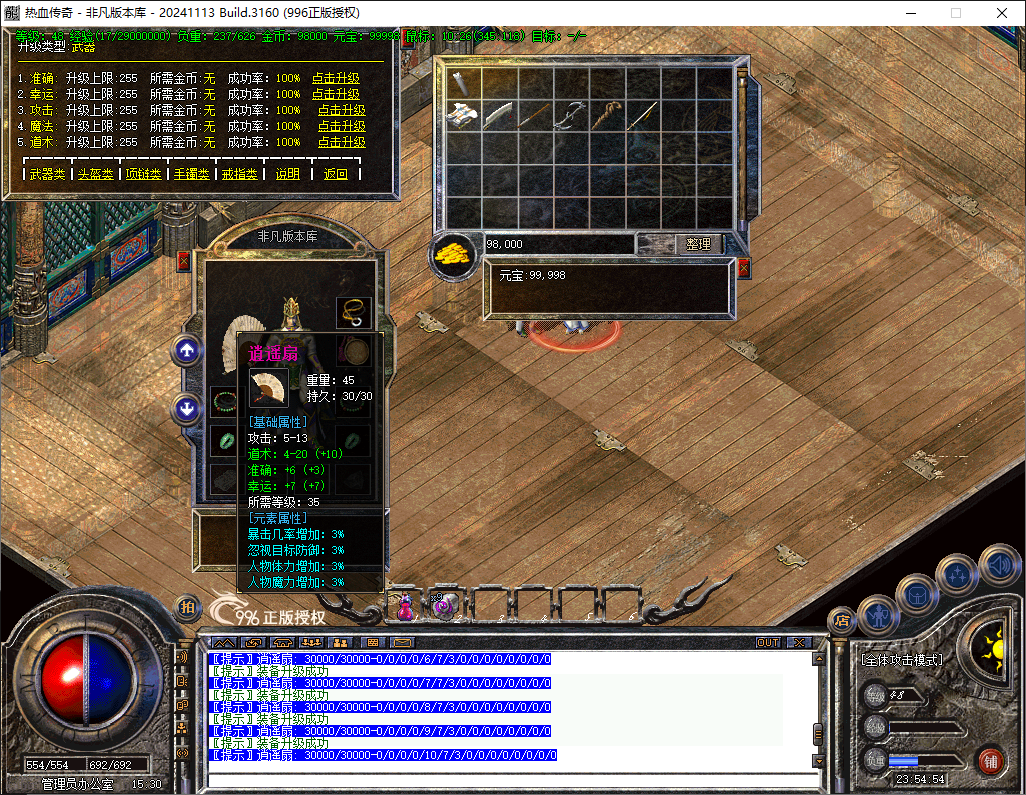Screen dimensions: 1026x795
Task: Pick the twisted wooden staff in bag
Action: tap(606, 115)
